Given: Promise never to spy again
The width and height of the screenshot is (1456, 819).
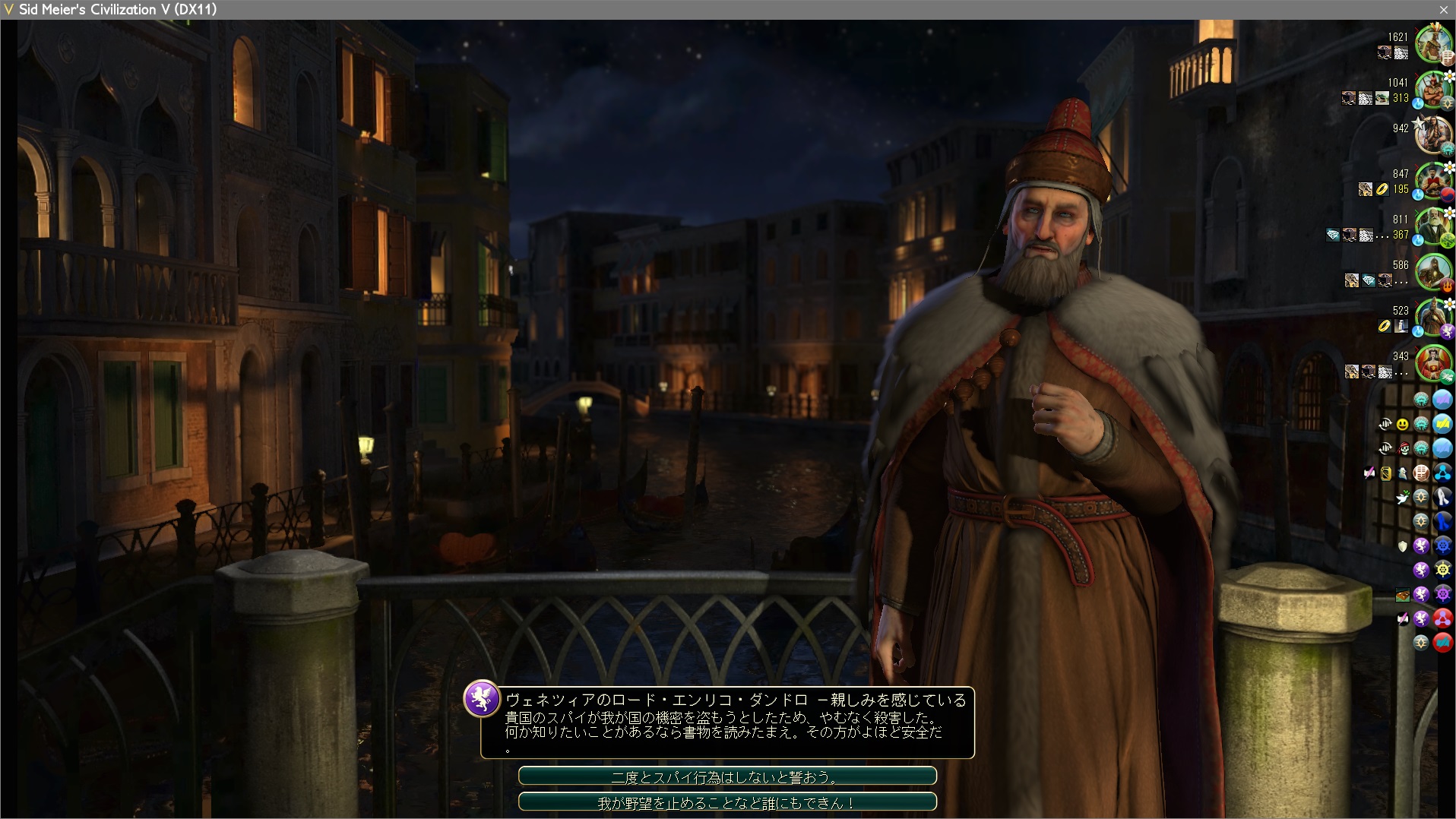Looking at the screenshot, I should tap(726, 776).
